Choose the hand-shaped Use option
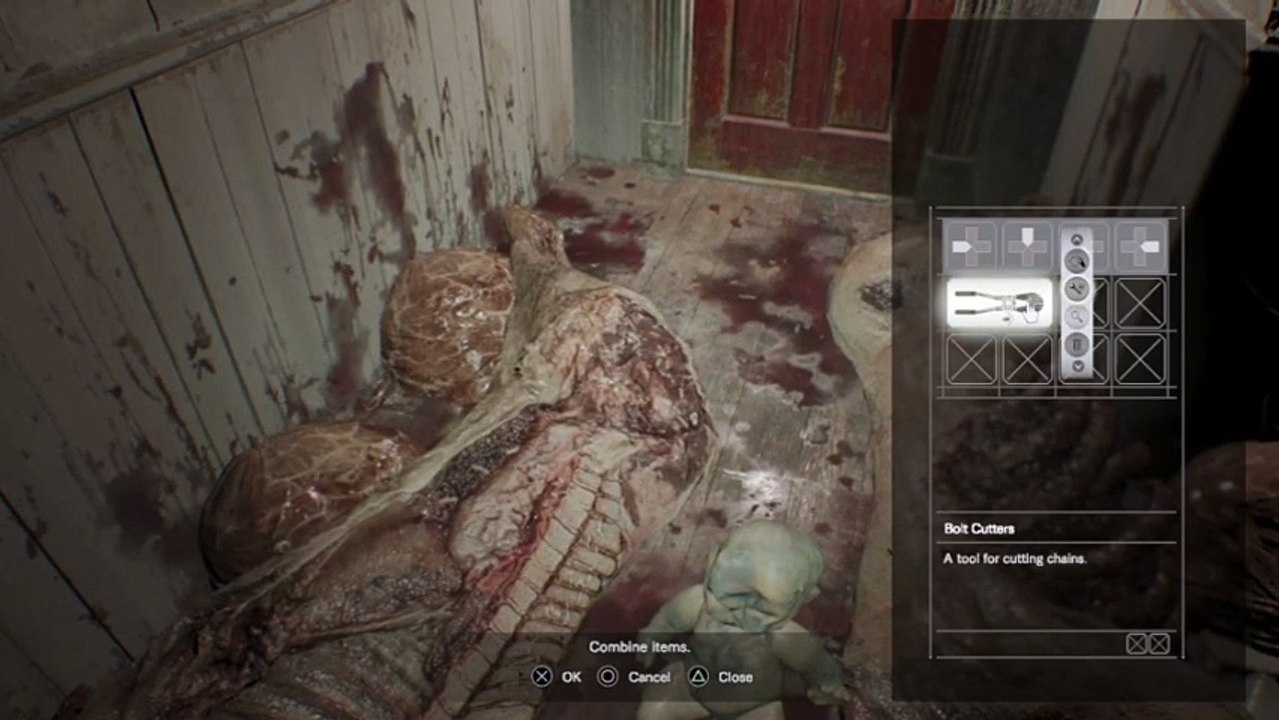 1077,263
